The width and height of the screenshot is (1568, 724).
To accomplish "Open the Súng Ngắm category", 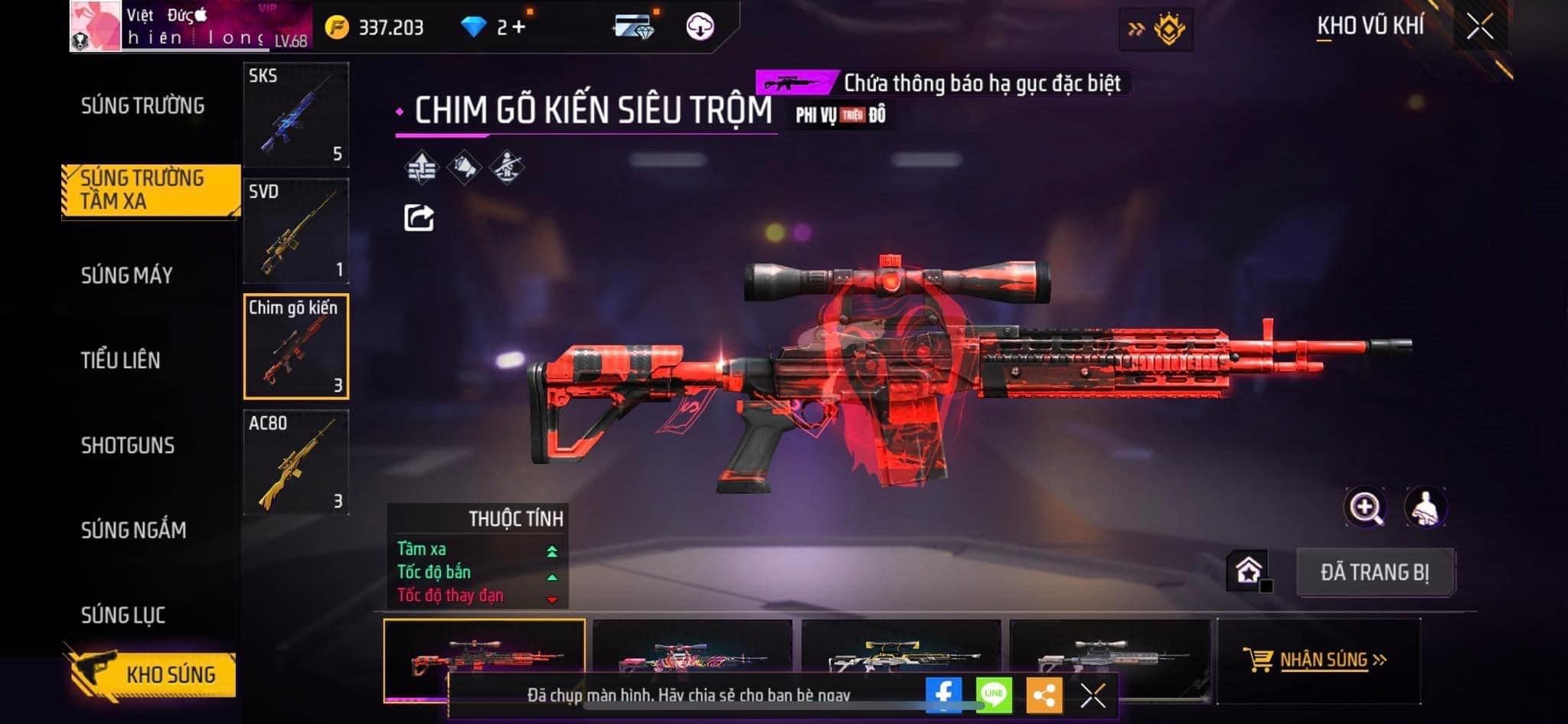I will [x=134, y=530].
